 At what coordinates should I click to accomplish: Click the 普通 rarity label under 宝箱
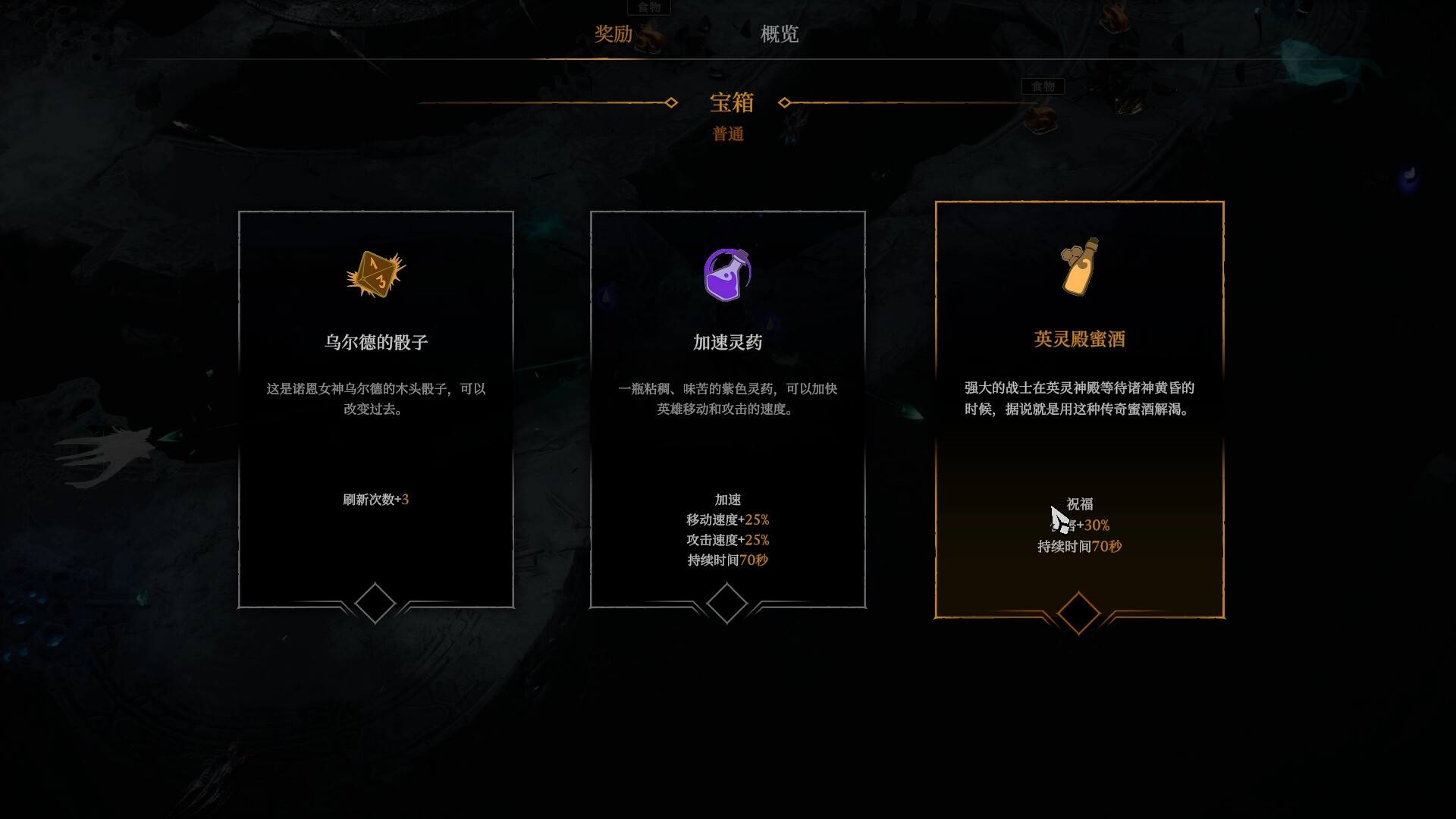(x=727, y=134)
